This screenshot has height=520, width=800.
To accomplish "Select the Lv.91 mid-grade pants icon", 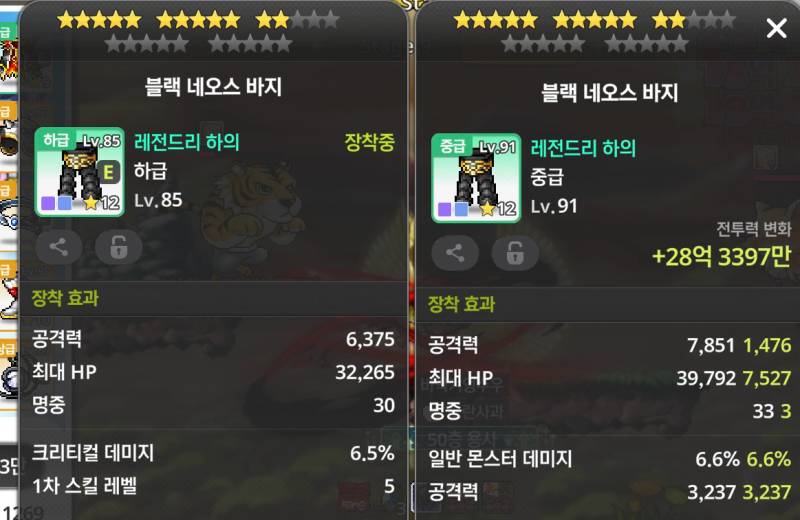I will click(x=475, y=177).
